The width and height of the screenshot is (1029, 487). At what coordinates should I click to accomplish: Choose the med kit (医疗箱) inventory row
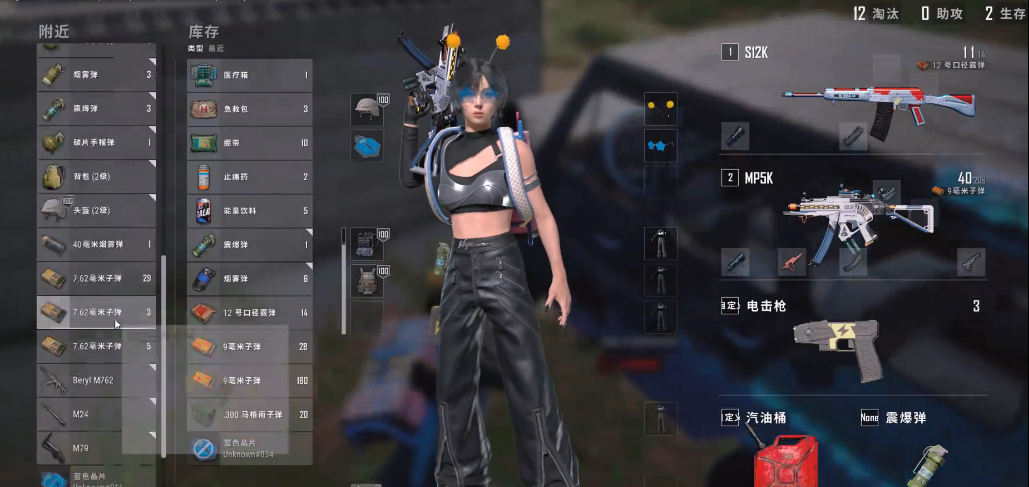(x=250, y=75)
